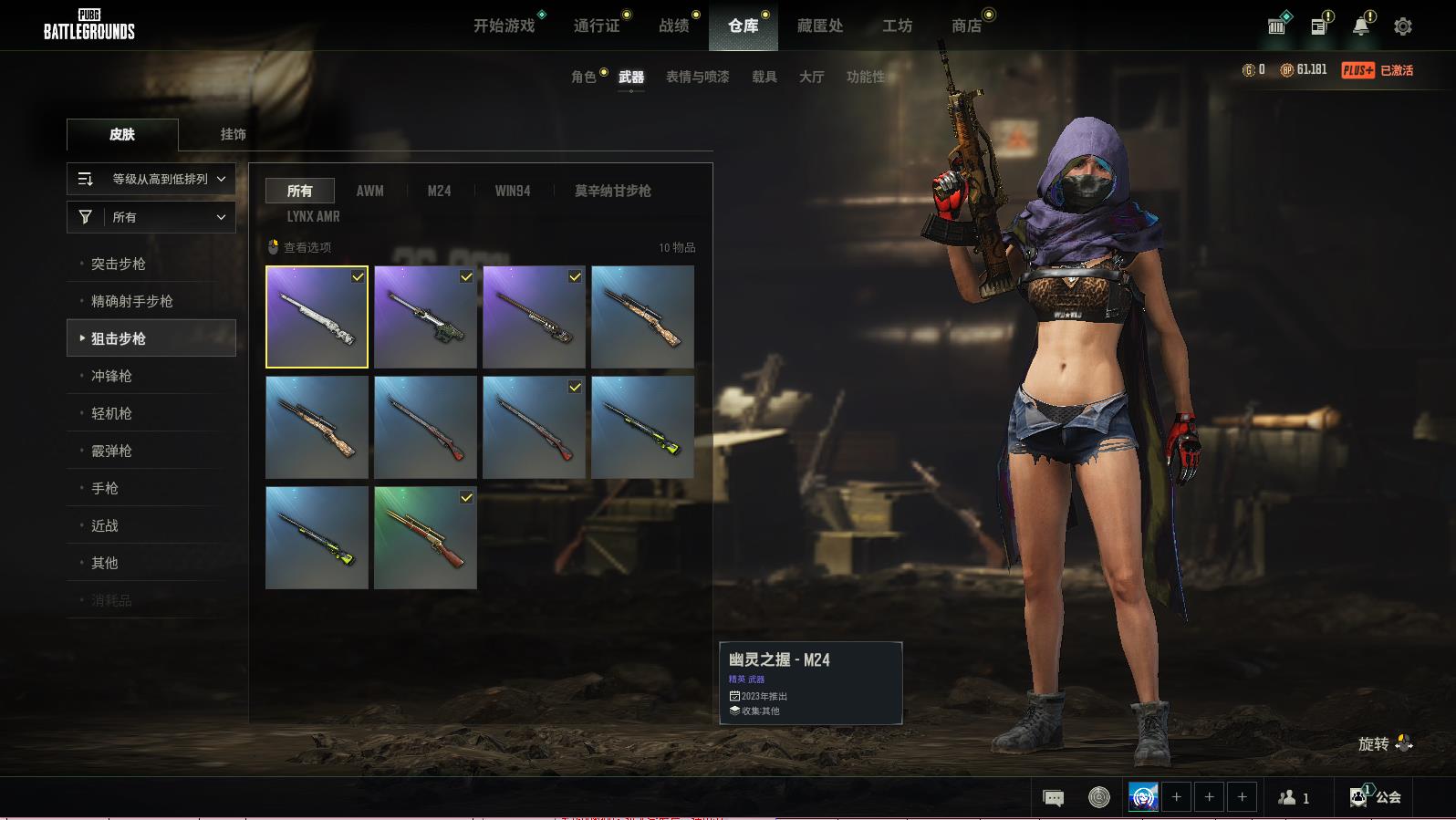1456x820 pixels.
Task: Select the 冲锋枪 SMG category
Action: click(111, 376)
